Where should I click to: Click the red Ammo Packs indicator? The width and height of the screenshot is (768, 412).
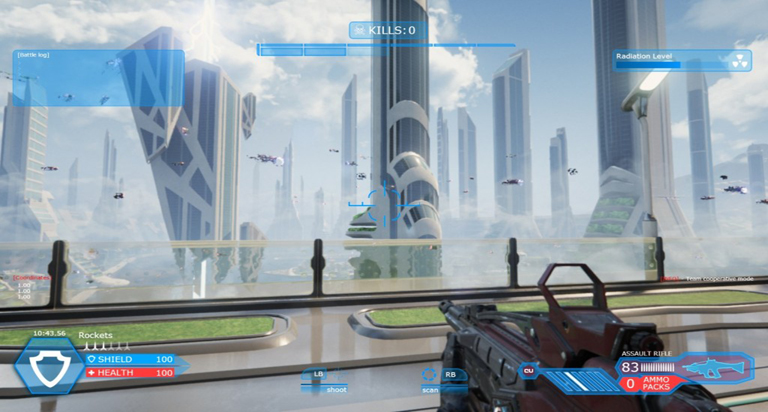(648, 384)
